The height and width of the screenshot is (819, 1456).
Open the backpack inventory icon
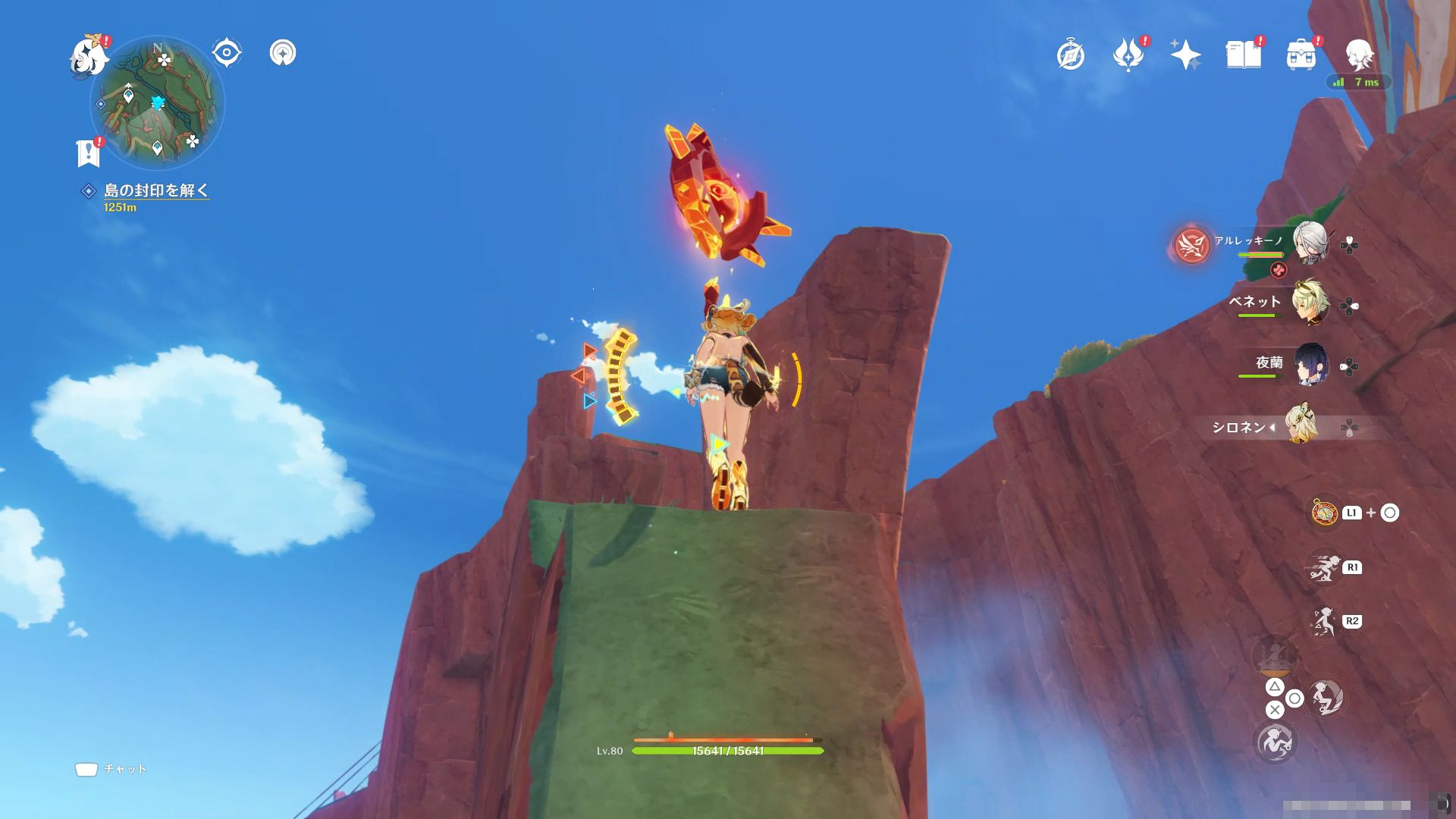click(1301, 55)
